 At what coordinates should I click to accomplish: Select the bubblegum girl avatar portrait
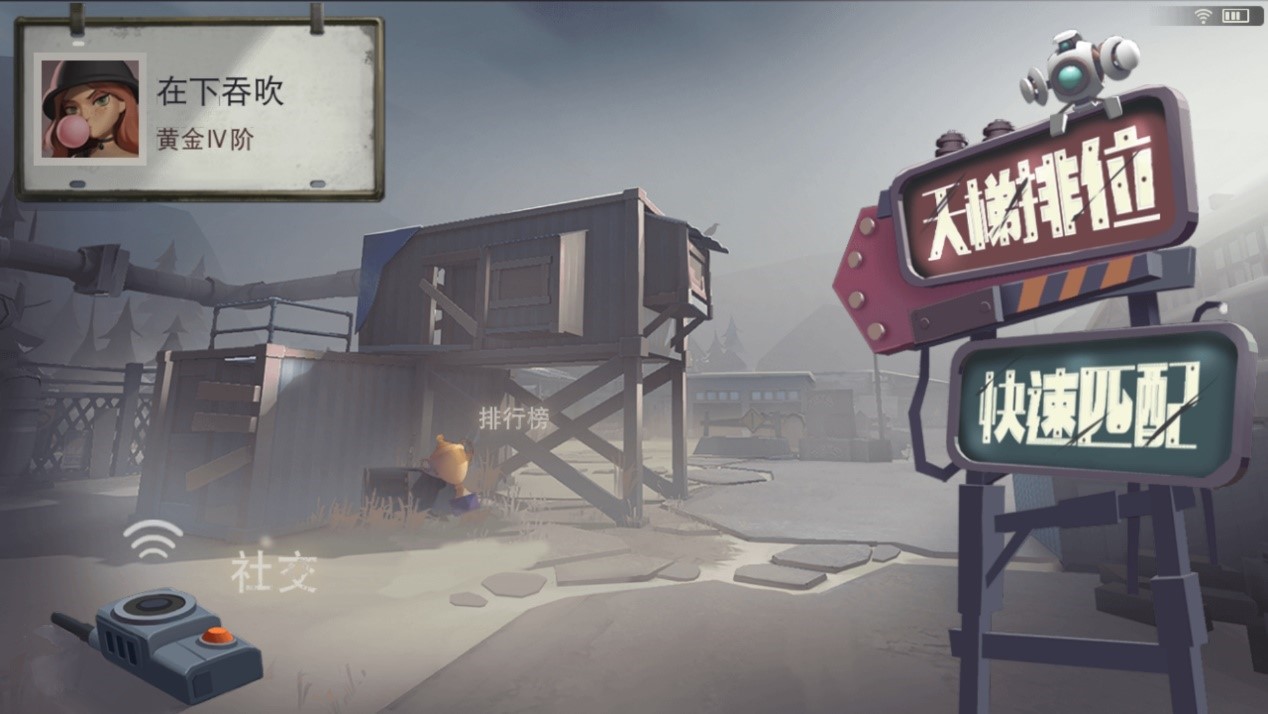90,109
